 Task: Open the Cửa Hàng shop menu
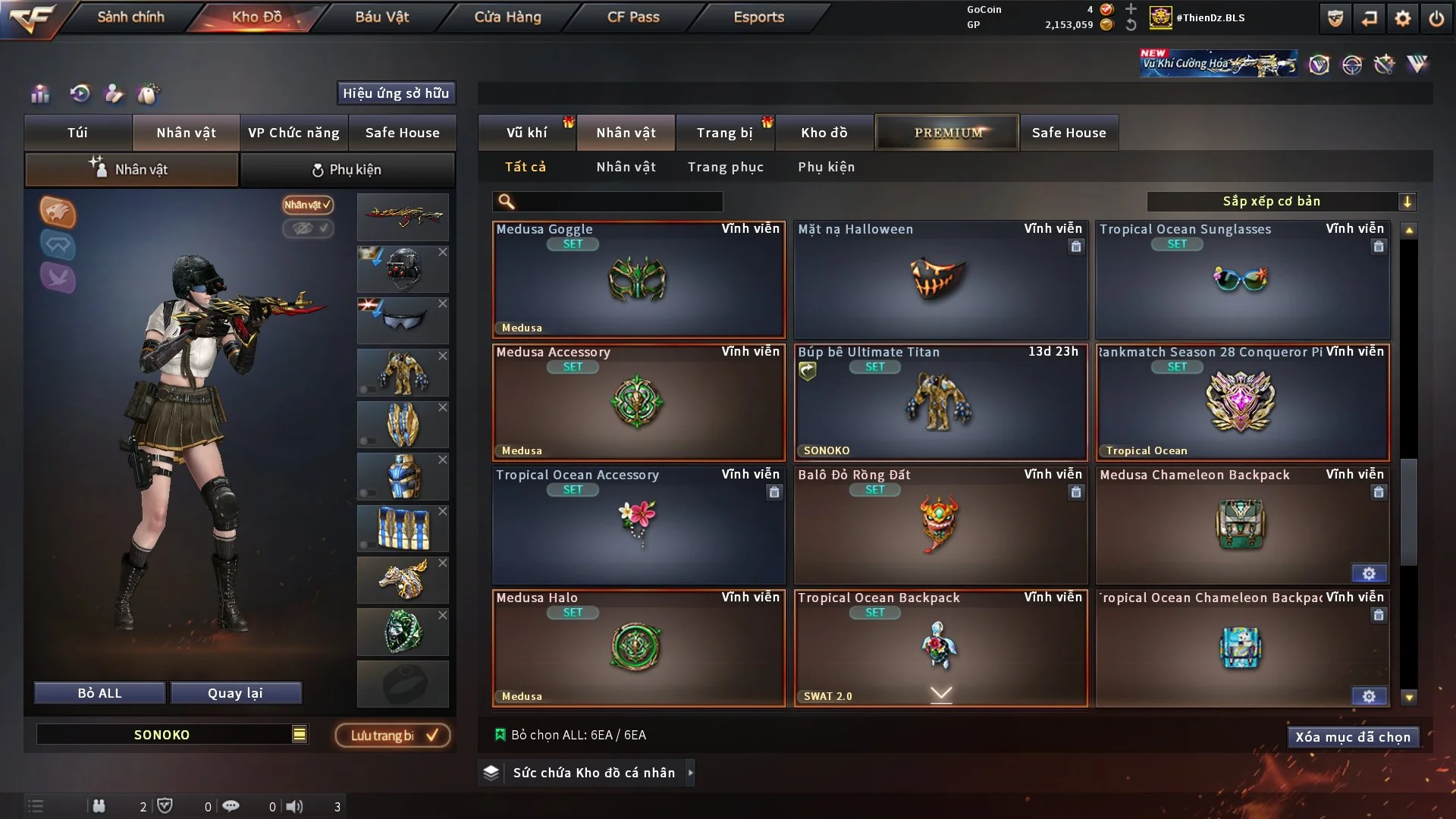[x=507, y=17]
